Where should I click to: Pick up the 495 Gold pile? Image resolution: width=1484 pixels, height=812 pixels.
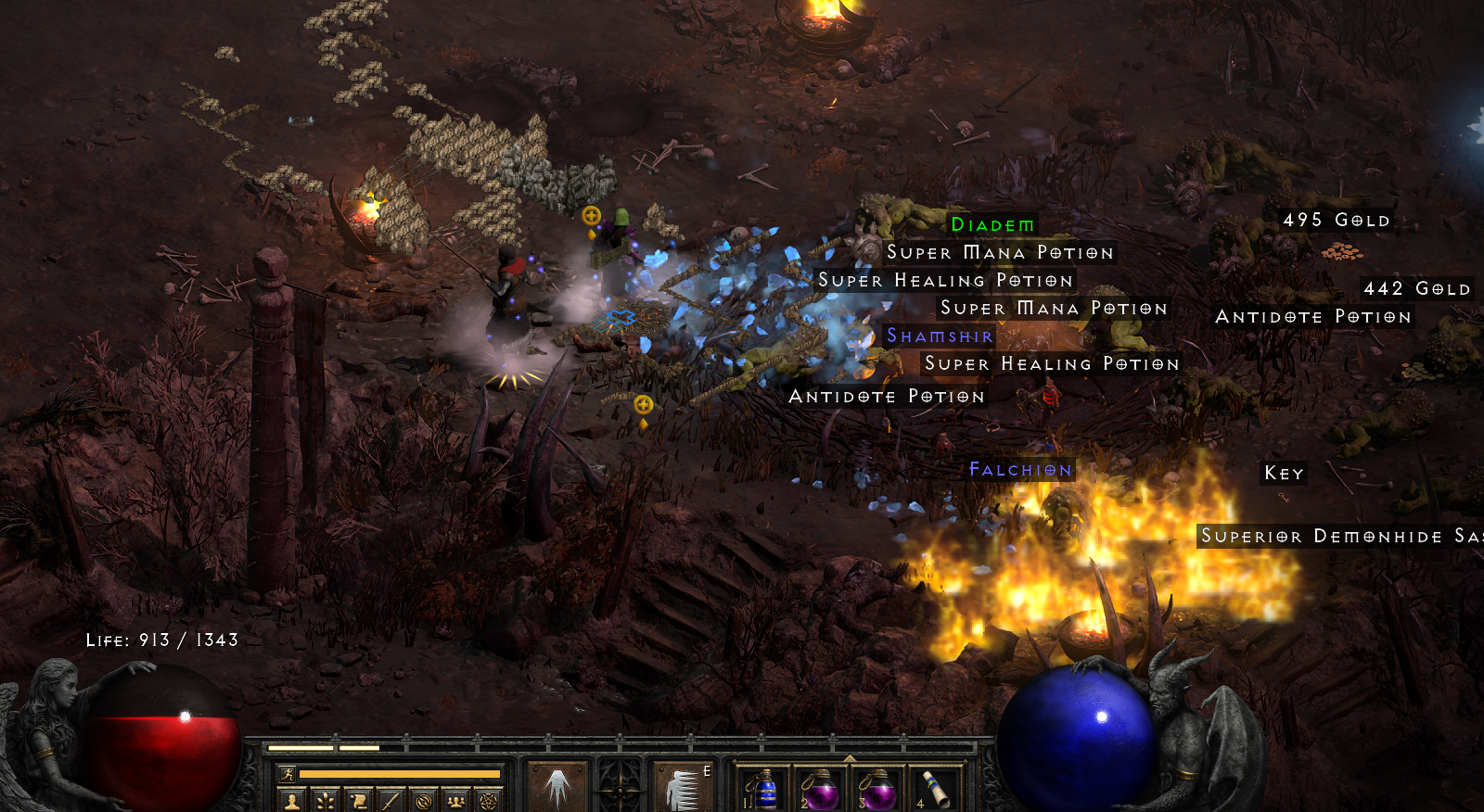click(x=1336, y=221)
